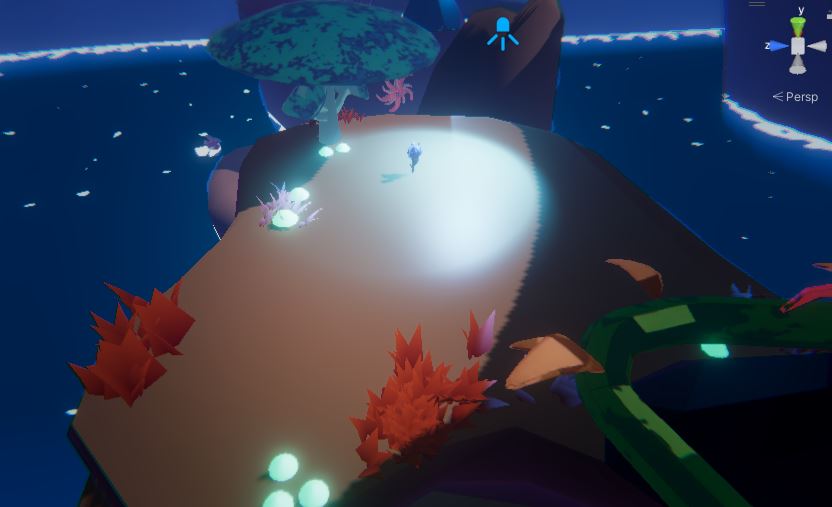This screenshot has height=507, width=832.
Task: Click the grey right-hand cone on the gizmo
Action: tap(817, 46)
